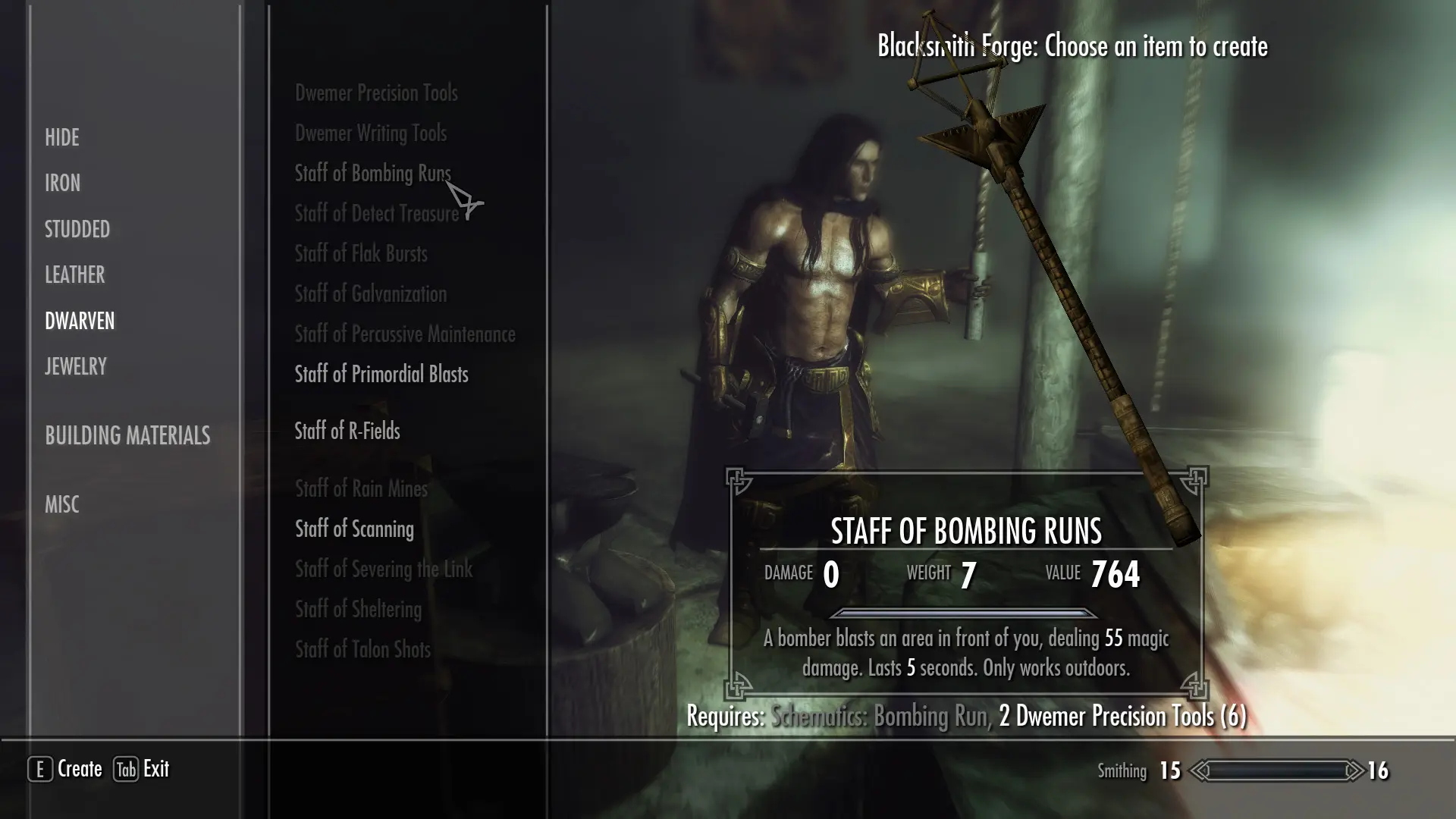The image size is (1456, 819).
Task: Select the Hide crafting category
Action: pos(61,137)
